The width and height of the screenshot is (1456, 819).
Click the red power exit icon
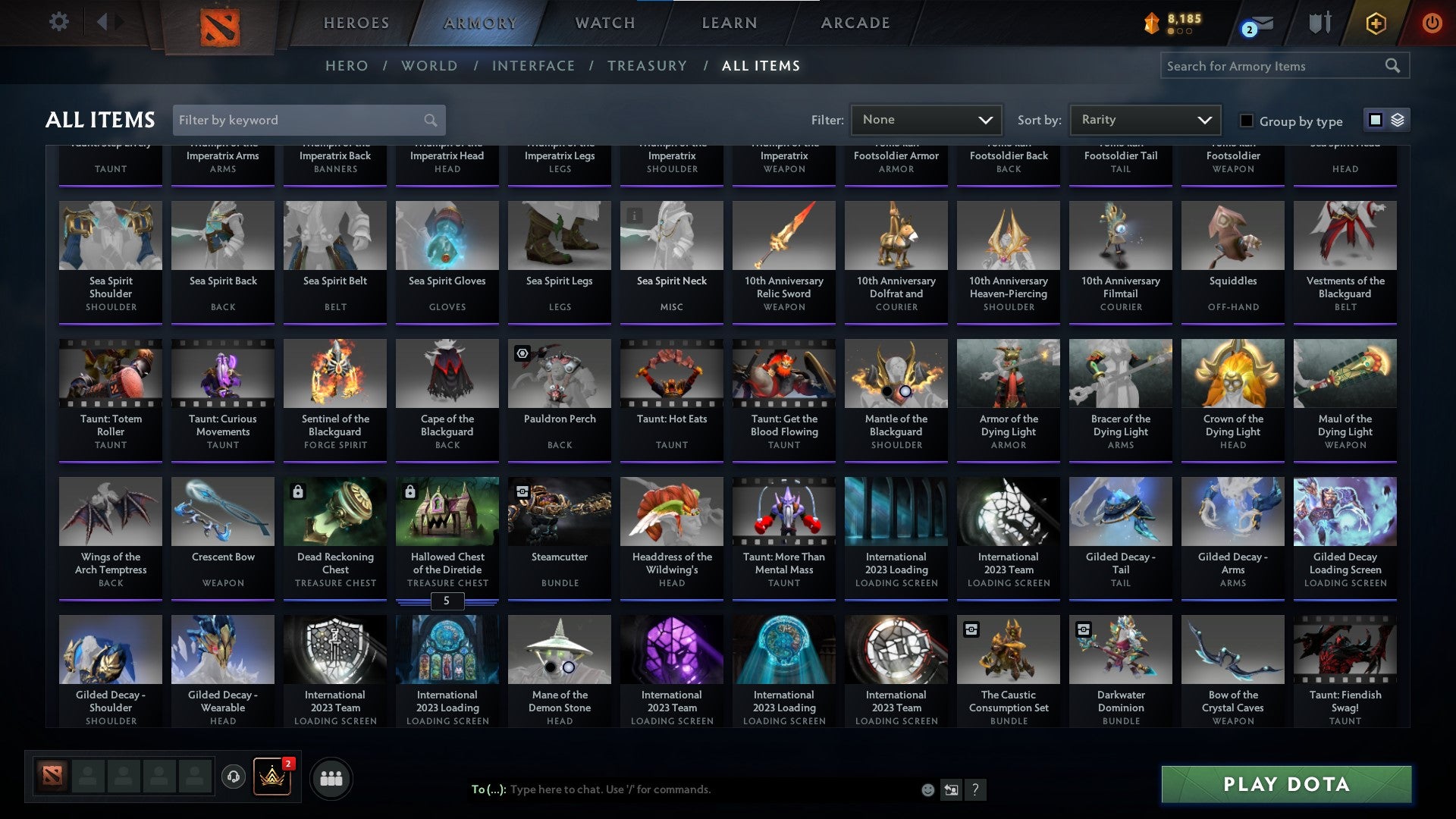(x=1432, y=23)
